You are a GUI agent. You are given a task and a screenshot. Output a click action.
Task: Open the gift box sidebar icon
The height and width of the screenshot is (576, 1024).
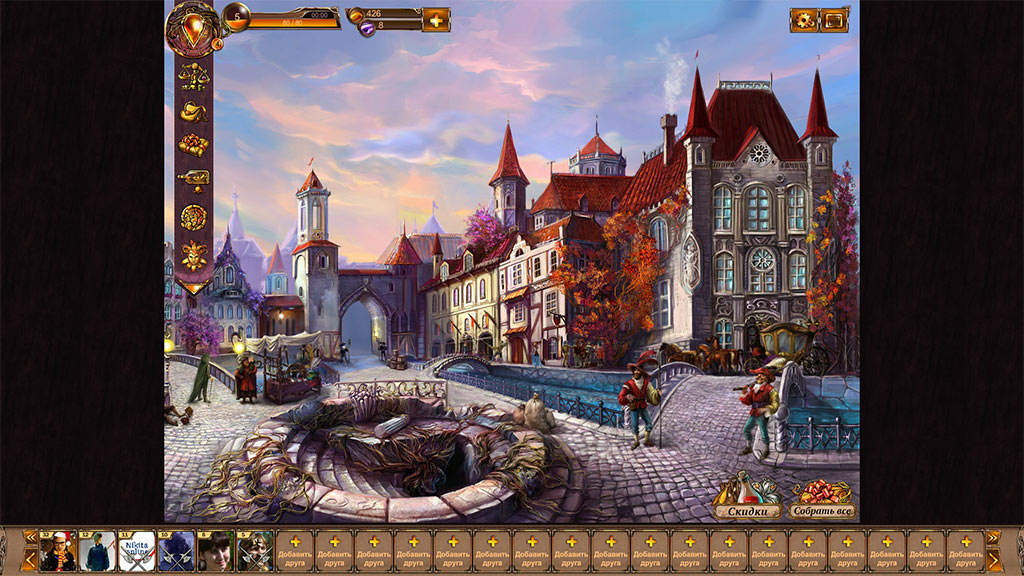pyautogui.click(x=193, y=146)
